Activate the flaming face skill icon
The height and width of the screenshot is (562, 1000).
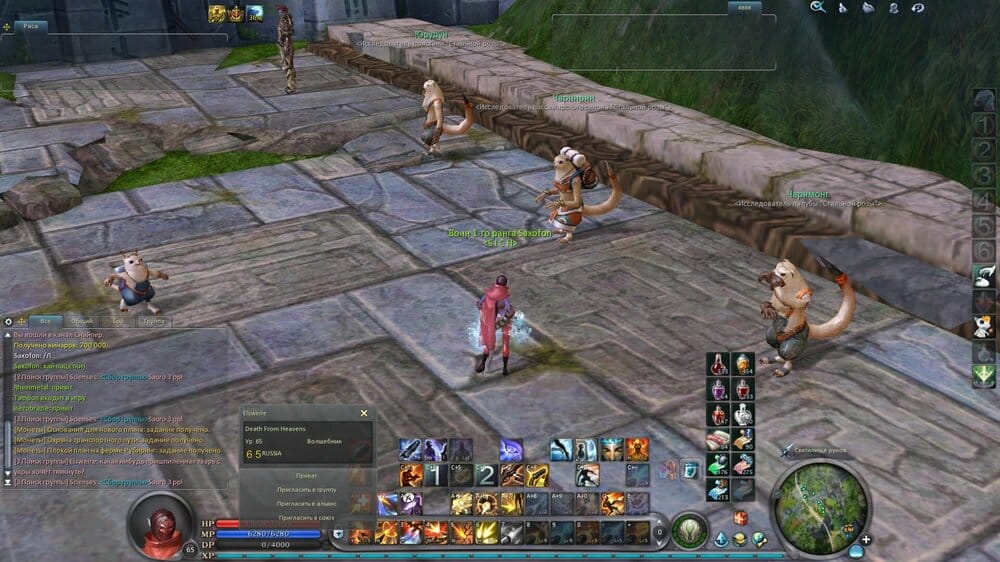637,449
